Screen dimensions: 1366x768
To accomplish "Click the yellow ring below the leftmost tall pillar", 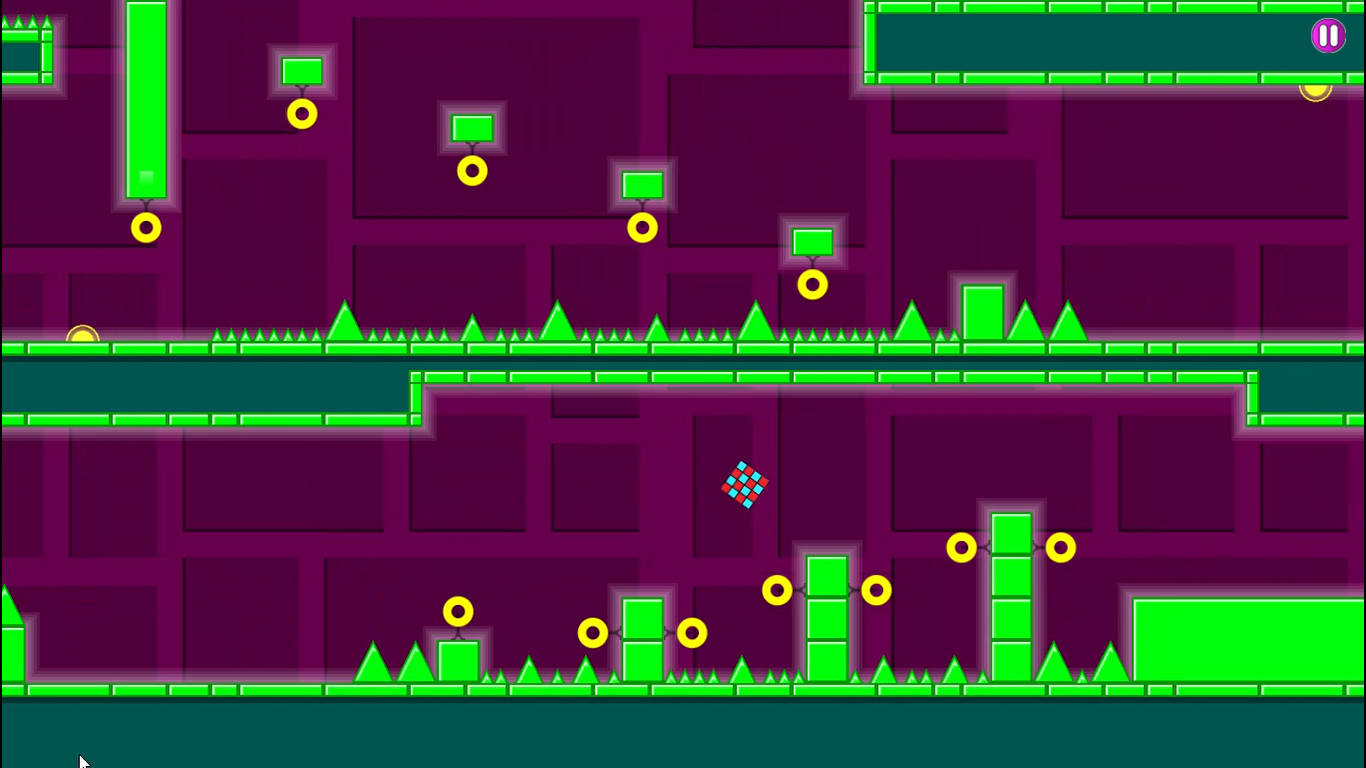I will (146, 227).
